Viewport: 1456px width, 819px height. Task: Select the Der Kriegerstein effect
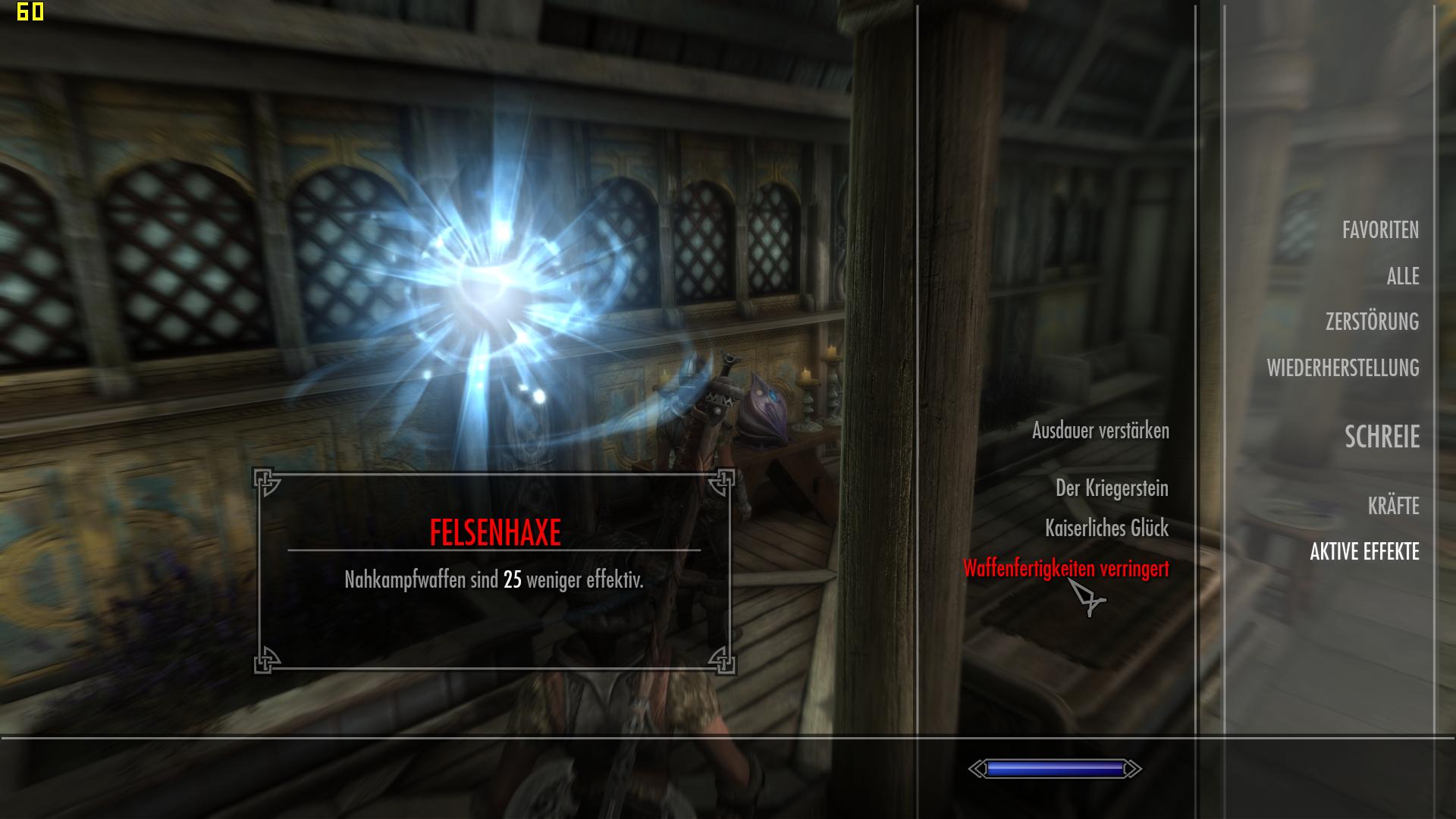pyautogui.click(x=1112, y=488)
